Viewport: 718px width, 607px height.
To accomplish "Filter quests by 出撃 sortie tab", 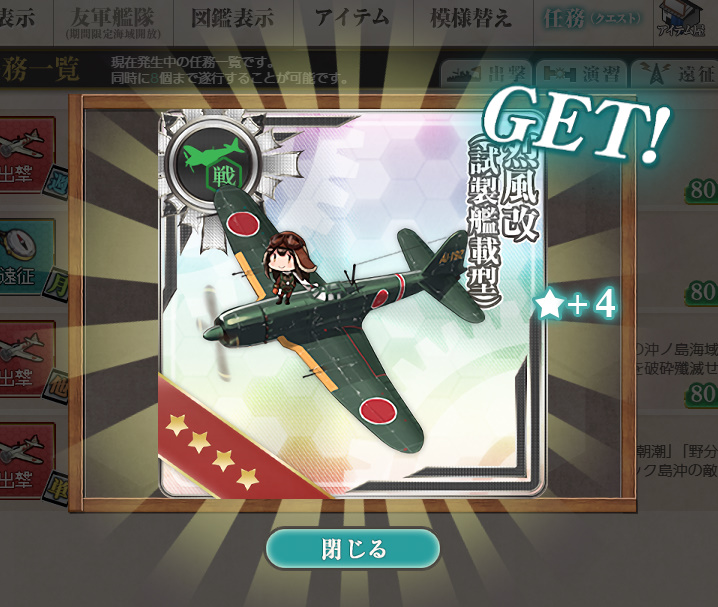I will [484, 74].
